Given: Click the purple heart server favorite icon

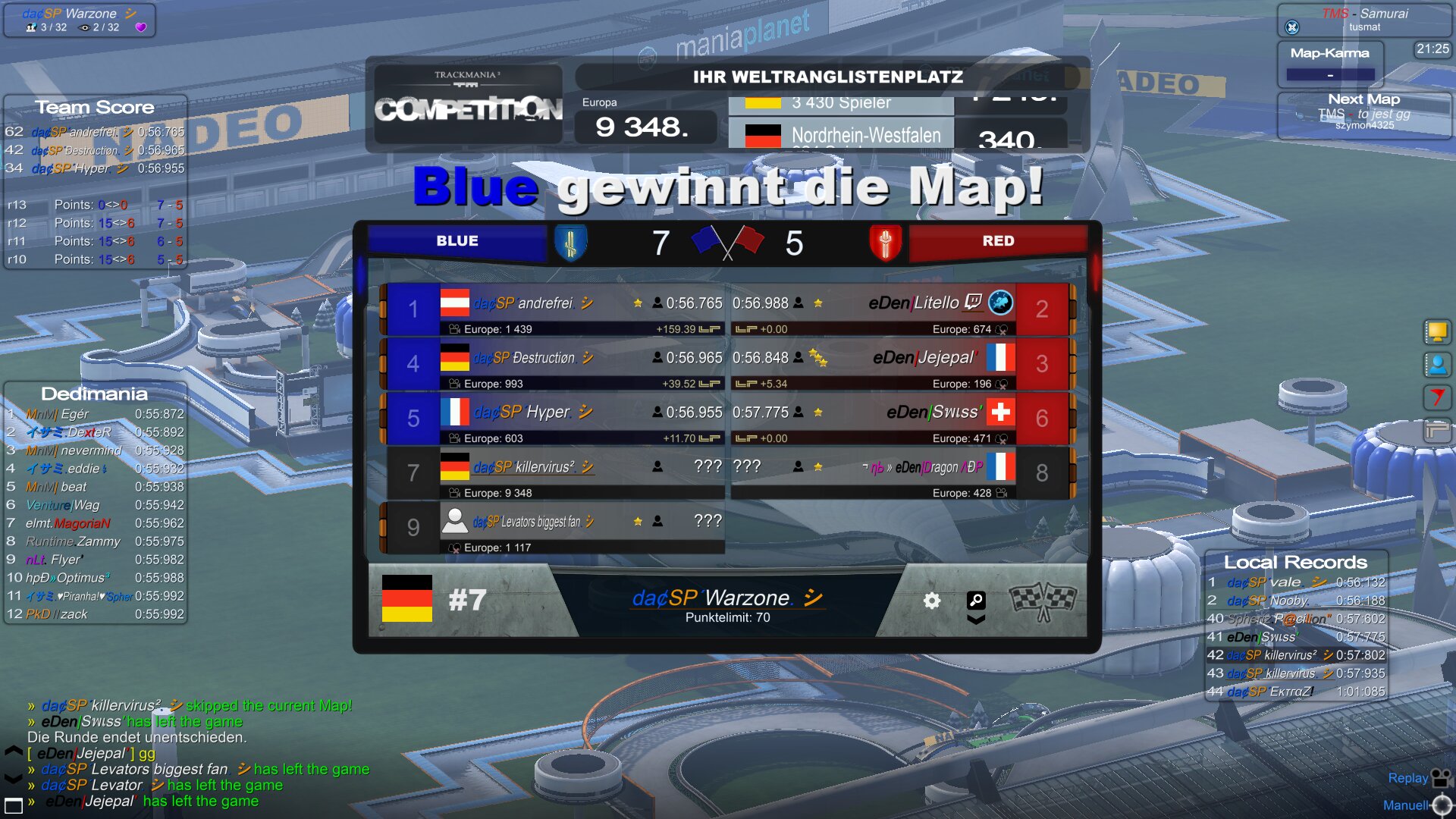Looking at the screenshot, I should click(x=141, y=27).
